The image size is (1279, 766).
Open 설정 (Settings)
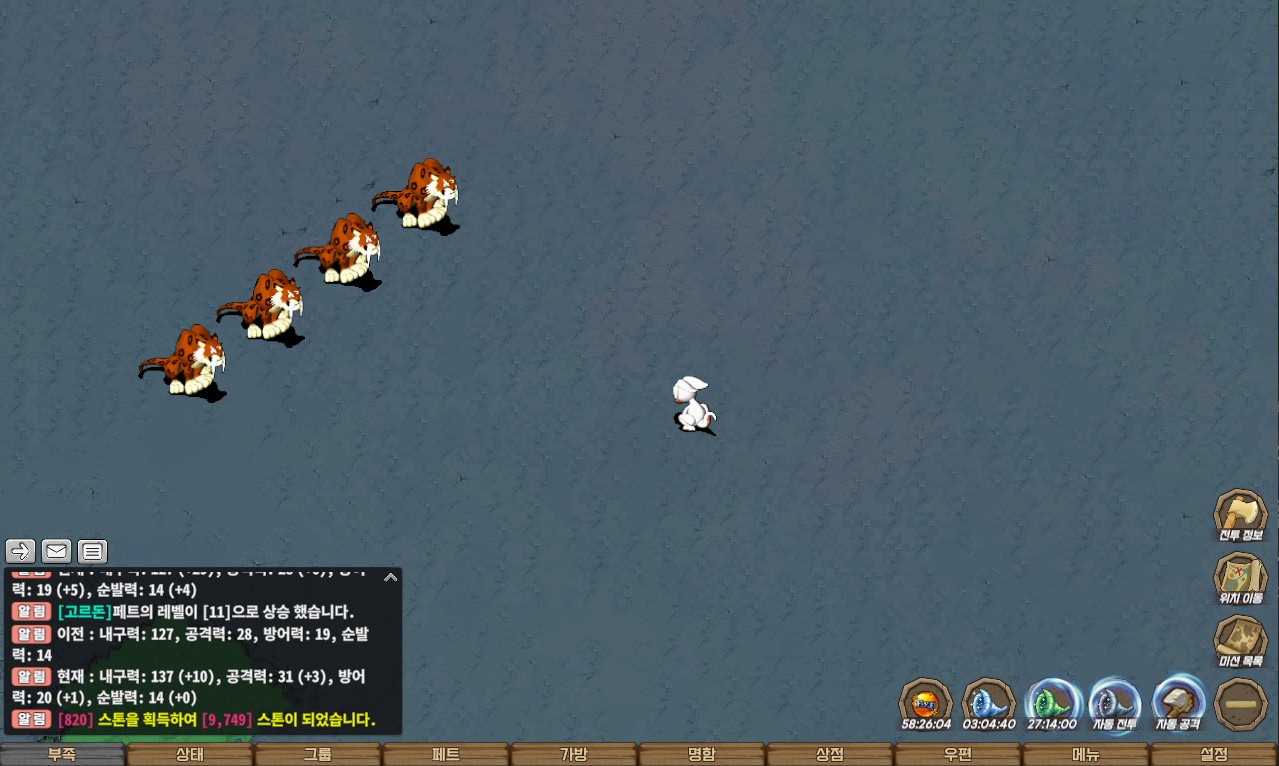click(x=1214, y=755)
